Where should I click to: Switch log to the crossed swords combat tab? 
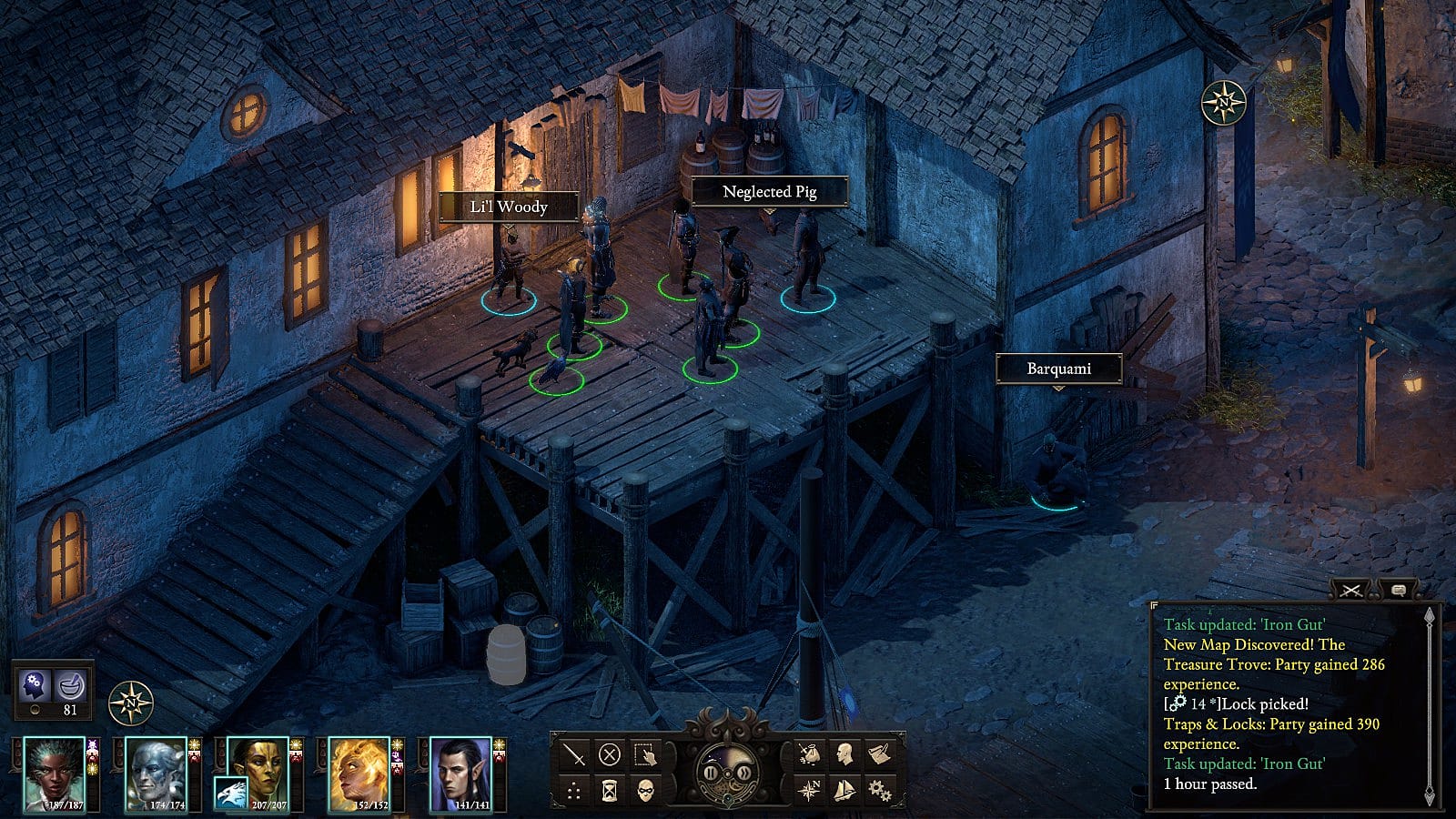coord(1351,591)
